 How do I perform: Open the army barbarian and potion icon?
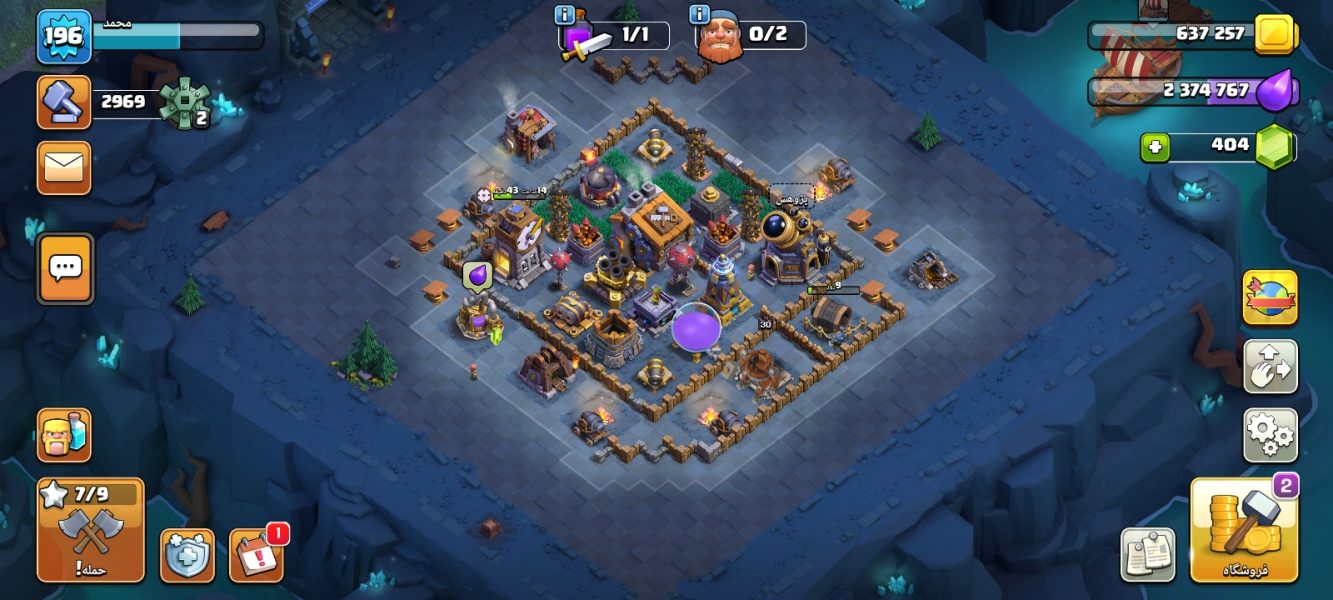(x=64, y=435)
